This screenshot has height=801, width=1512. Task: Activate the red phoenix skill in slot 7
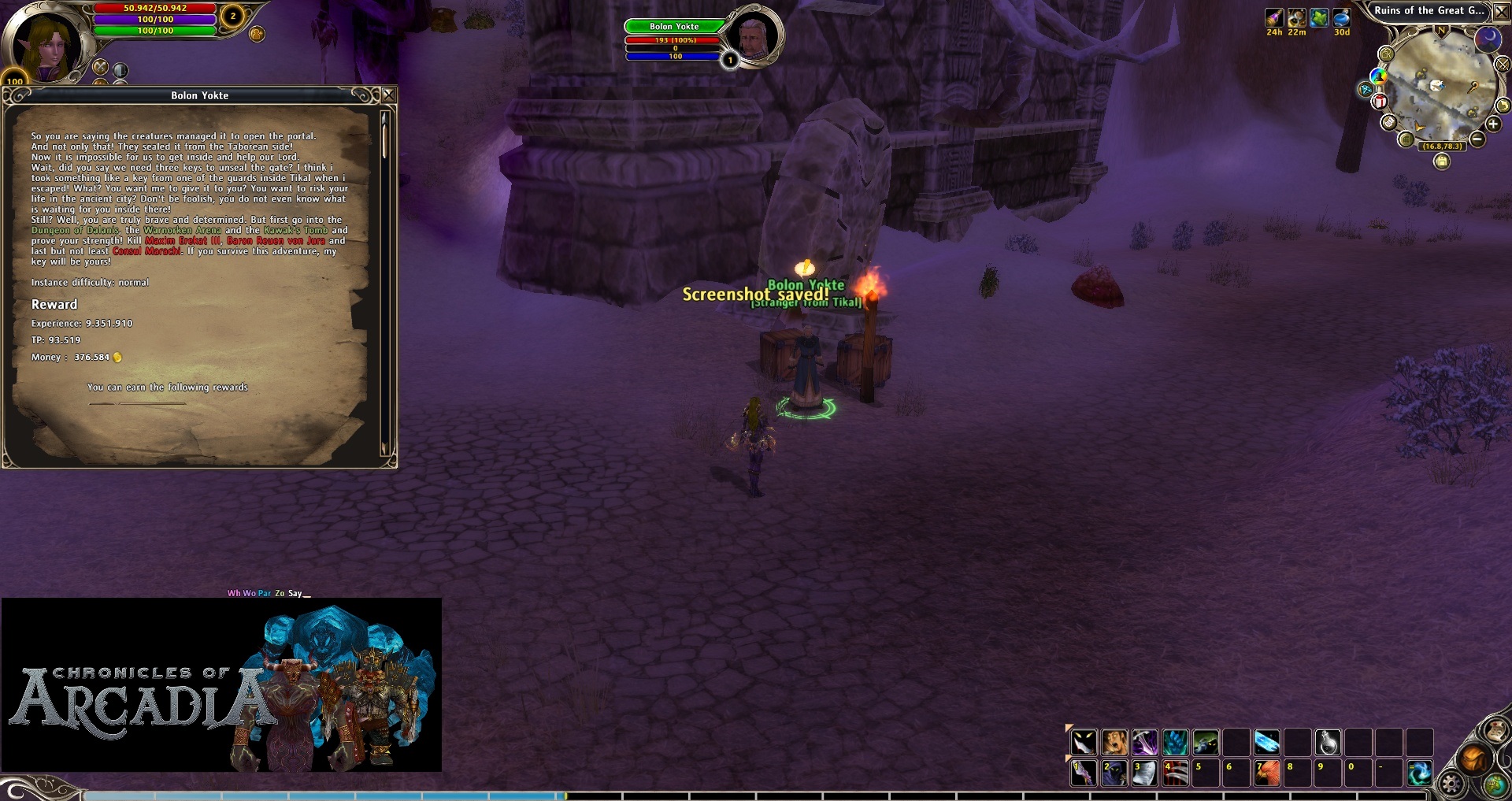(1267, 773)
